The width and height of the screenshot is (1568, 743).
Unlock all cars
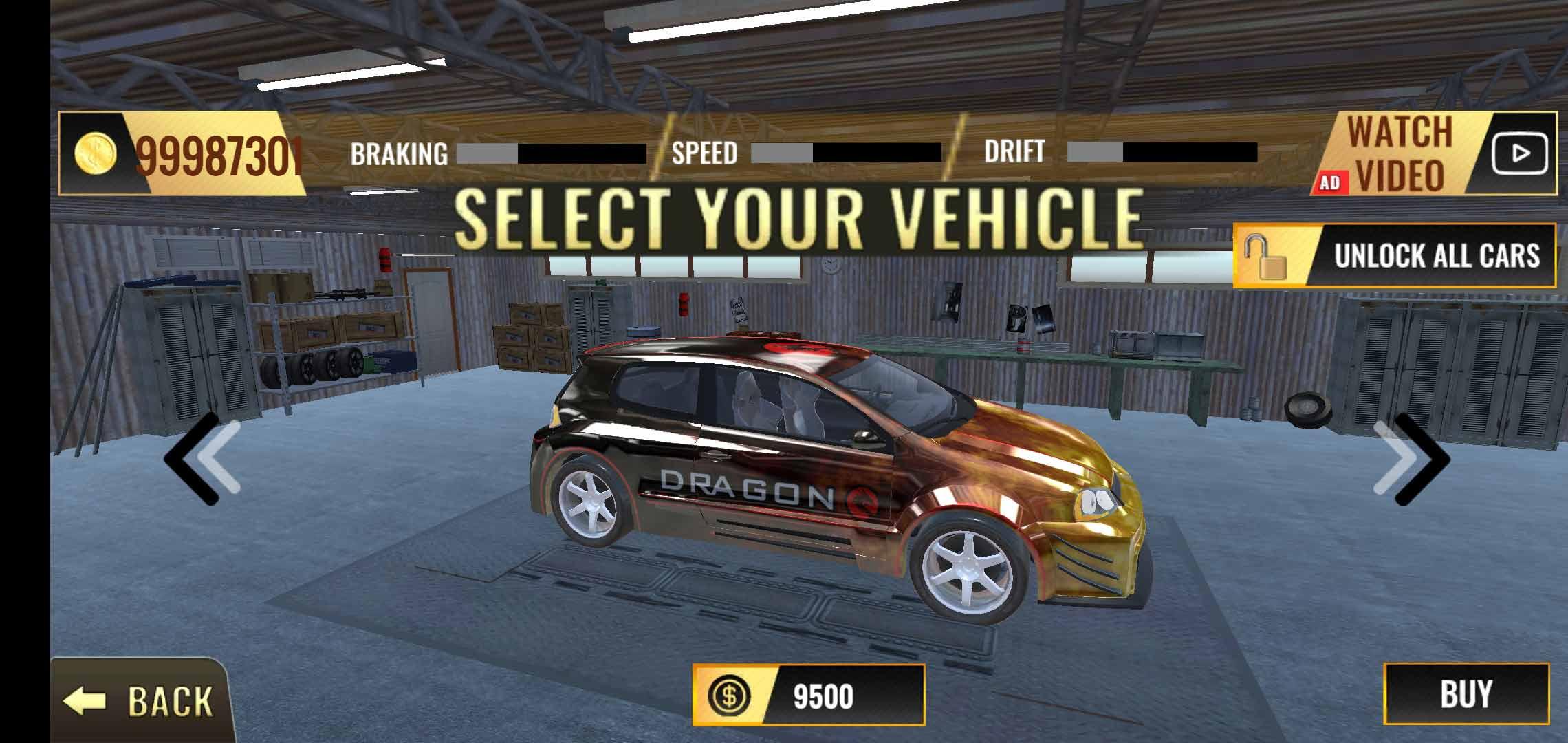[x=1394, y=256]
